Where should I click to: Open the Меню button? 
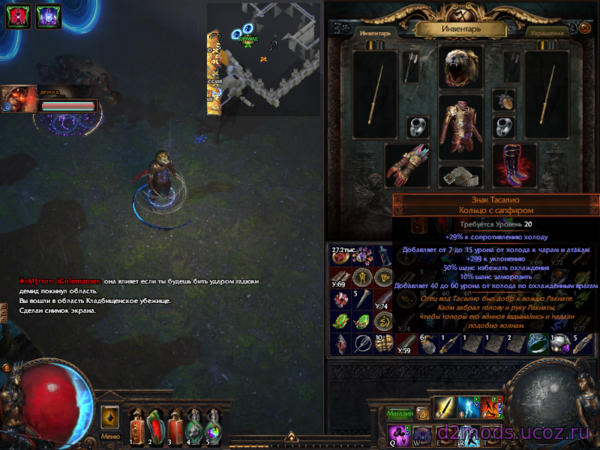point(110,436)
